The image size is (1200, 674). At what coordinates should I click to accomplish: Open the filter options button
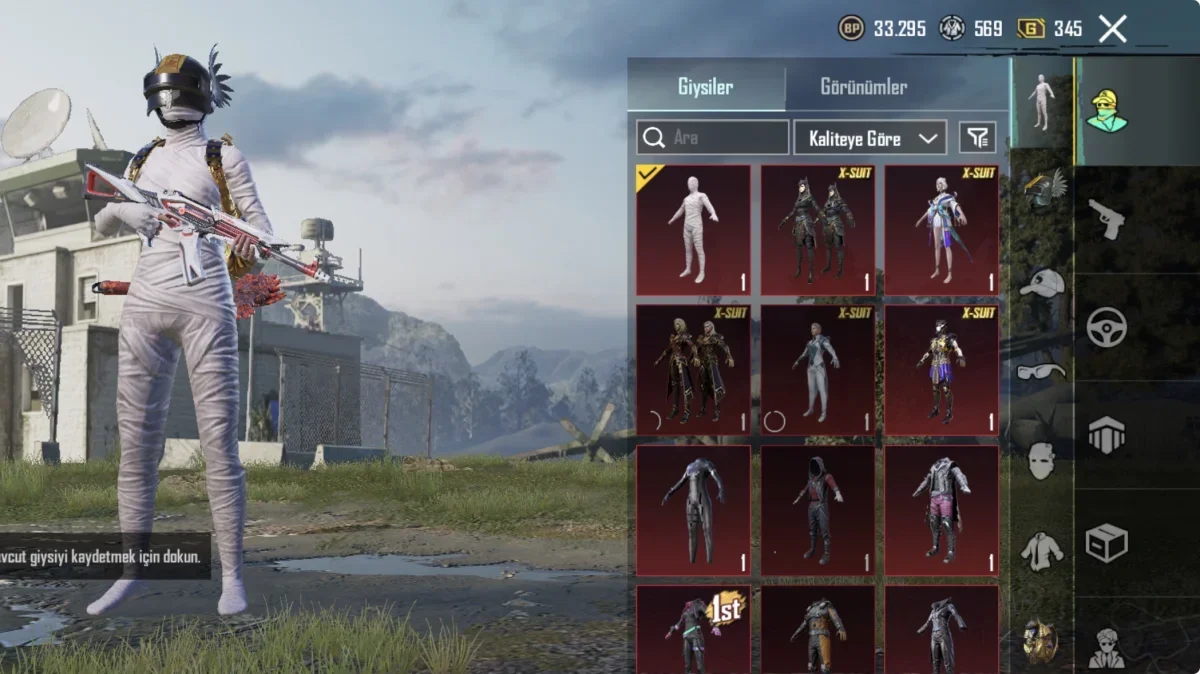pos(977,138)
